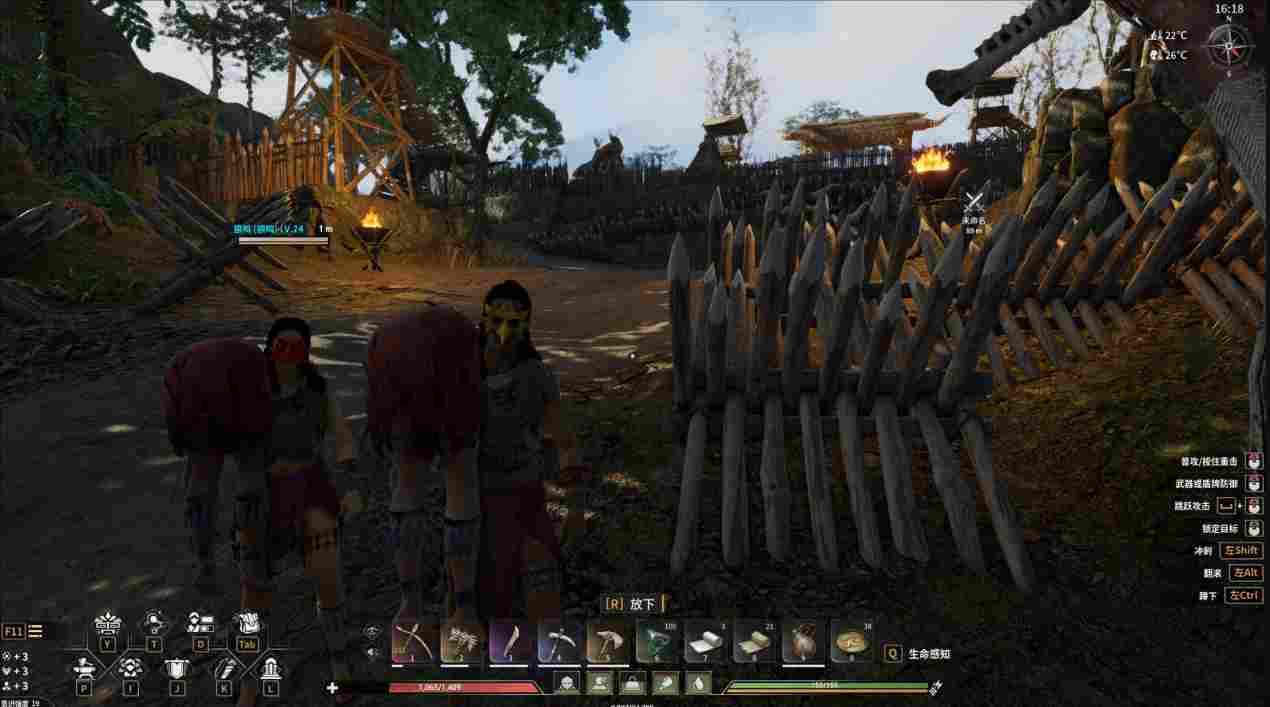Open the tribe members icon labeled D
The height and width of the screenshot is (707, 1270).
(x=200, y=626)
